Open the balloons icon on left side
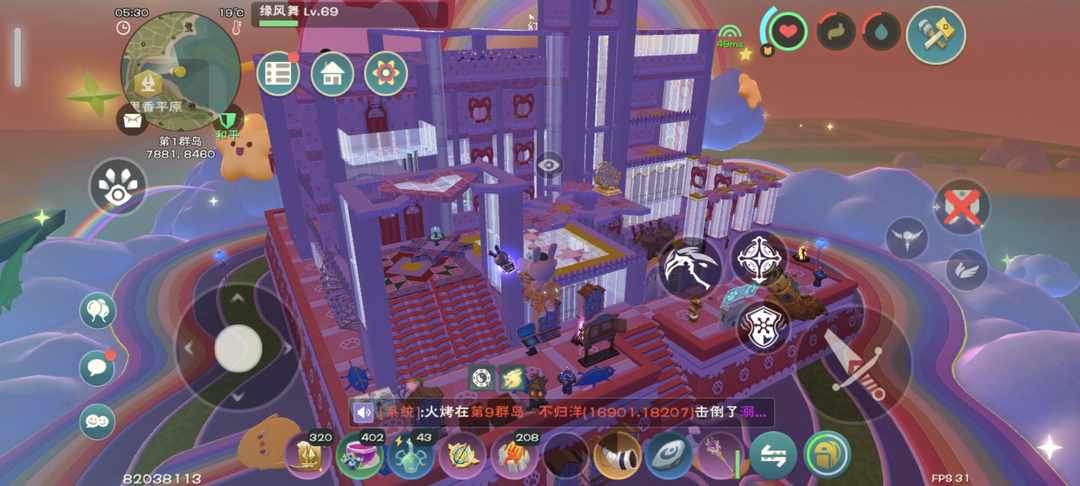The height and width of the screenshot is (486, 1080). point(97,311)
